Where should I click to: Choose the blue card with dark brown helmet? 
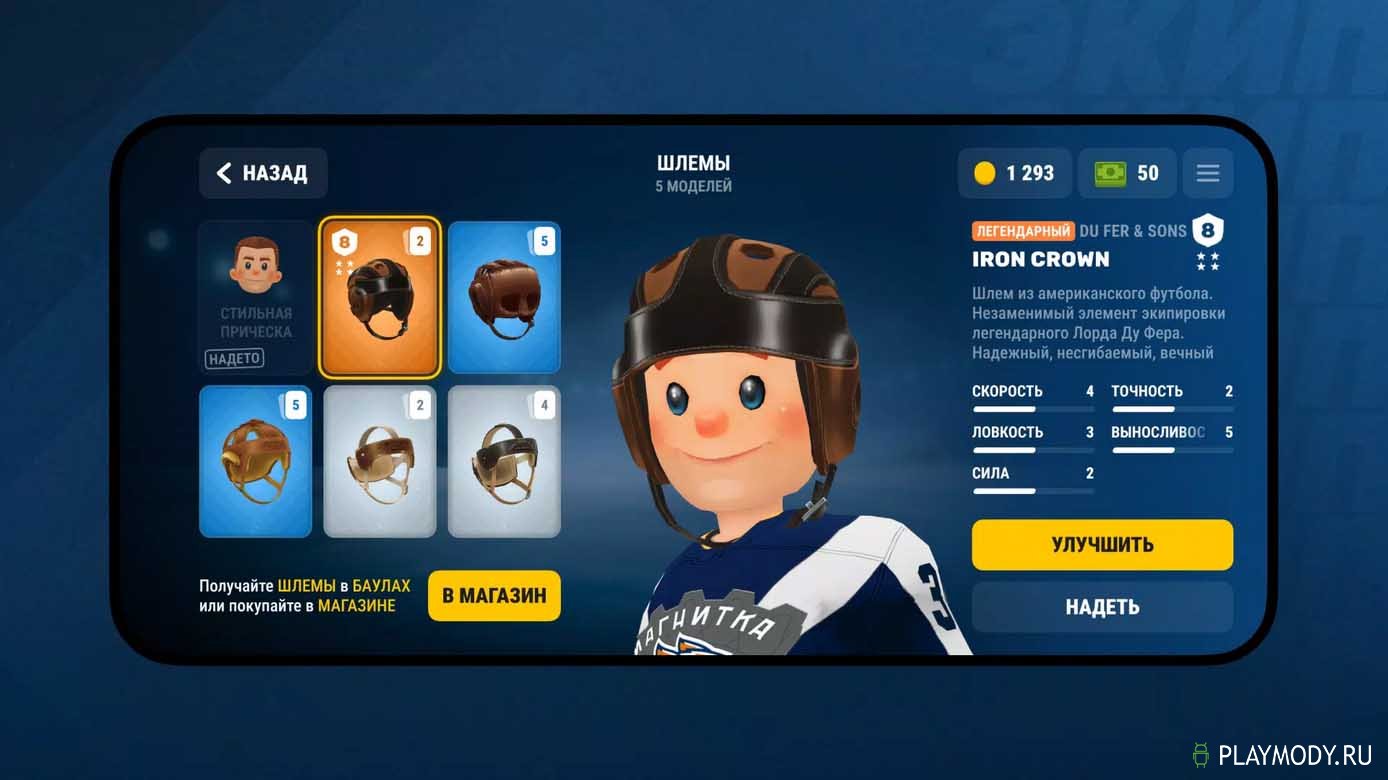coord(504,297)
